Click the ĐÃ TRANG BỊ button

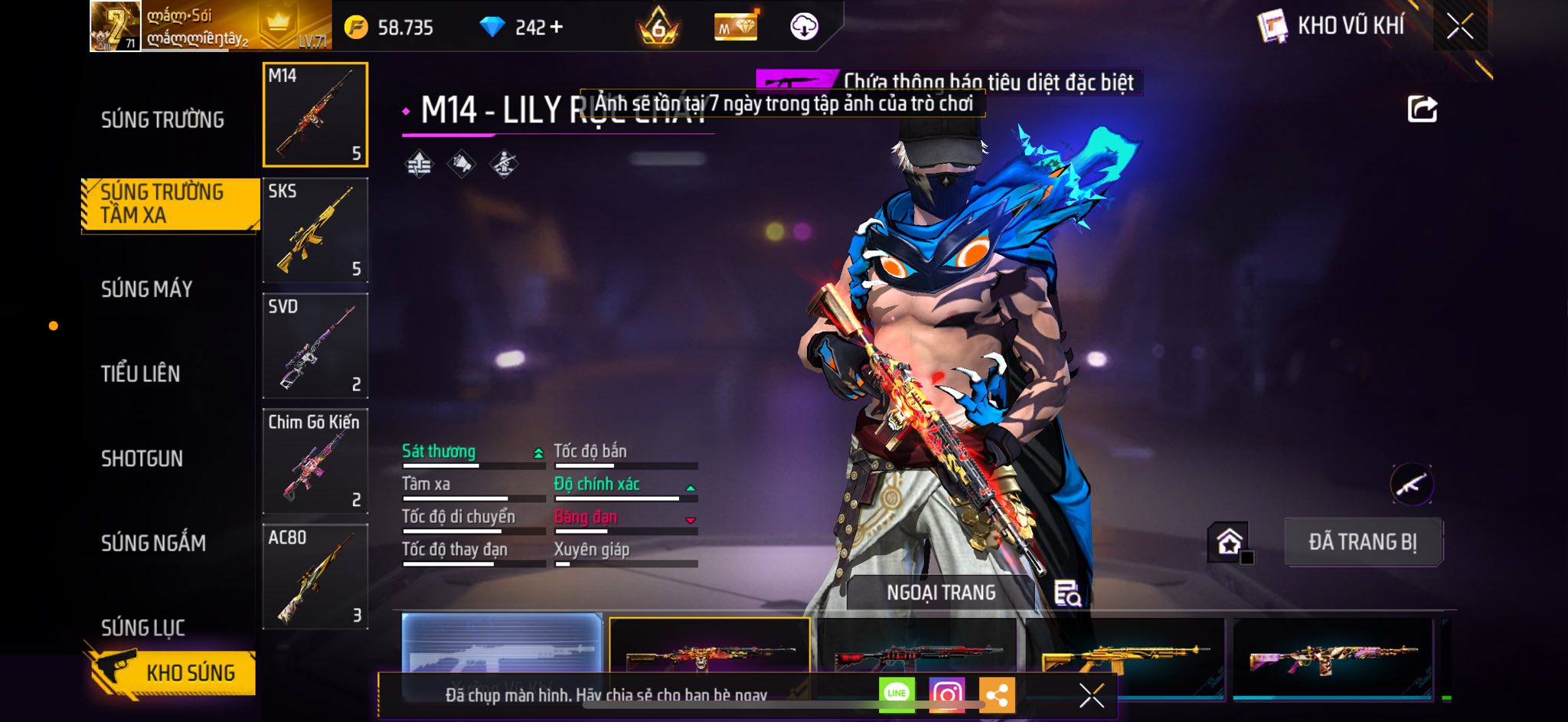(x=1363, y=542)
